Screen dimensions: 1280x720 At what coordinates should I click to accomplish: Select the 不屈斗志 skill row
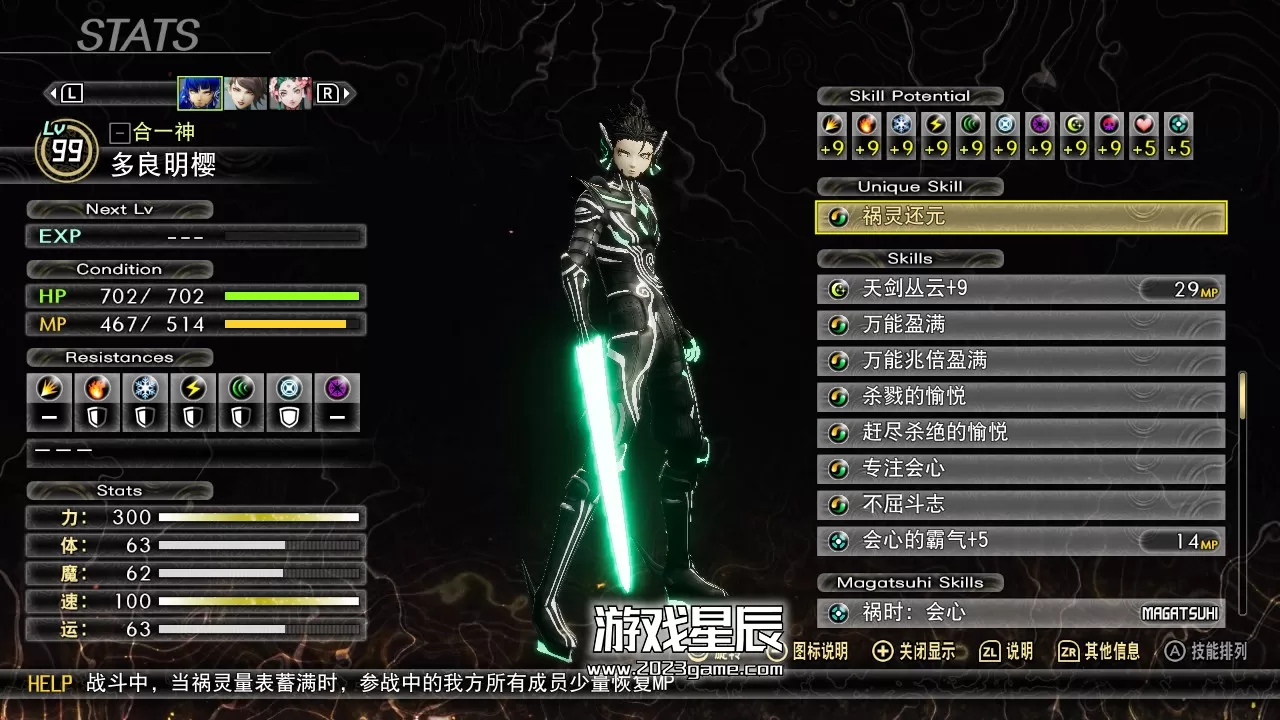[x=1020, y=505]
